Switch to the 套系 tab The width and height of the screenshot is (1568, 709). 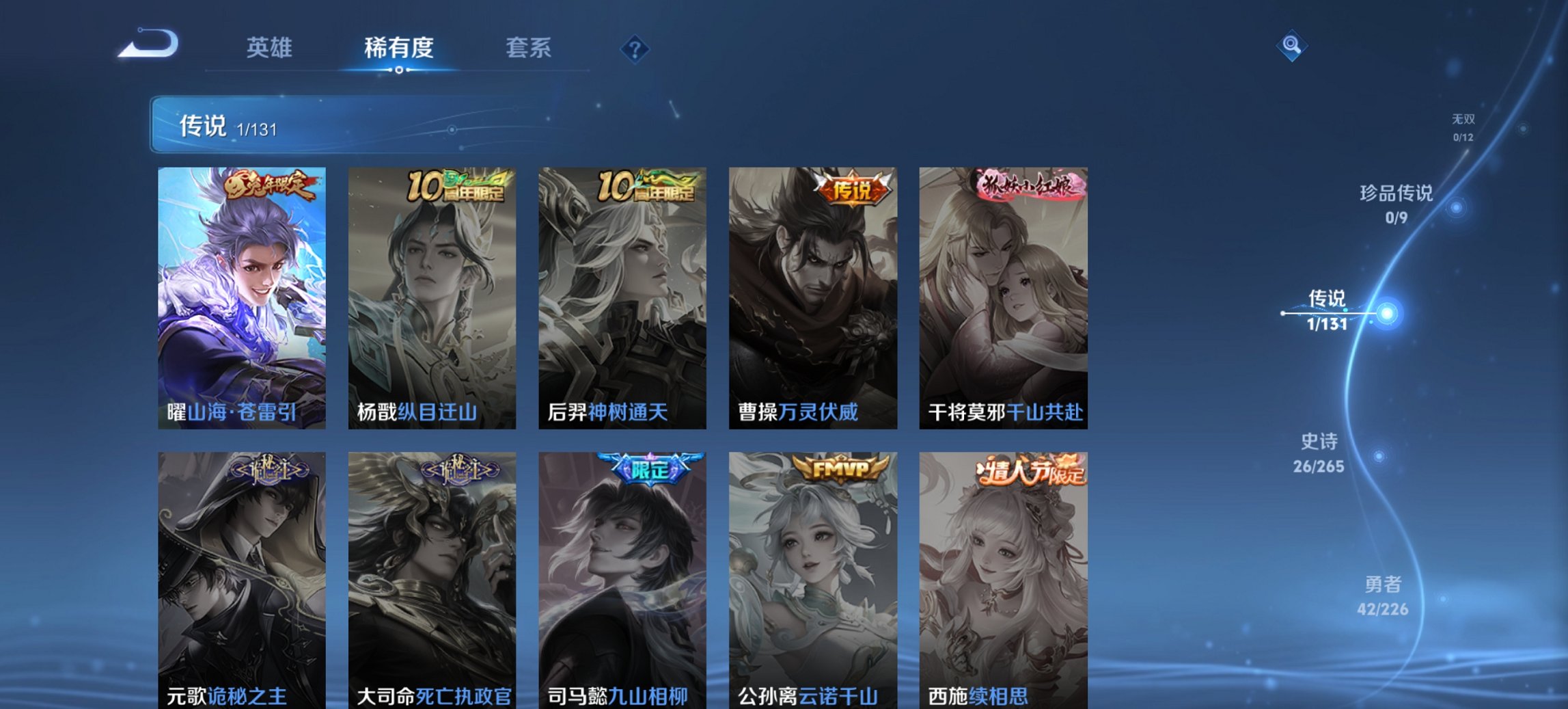pos(529,48)
